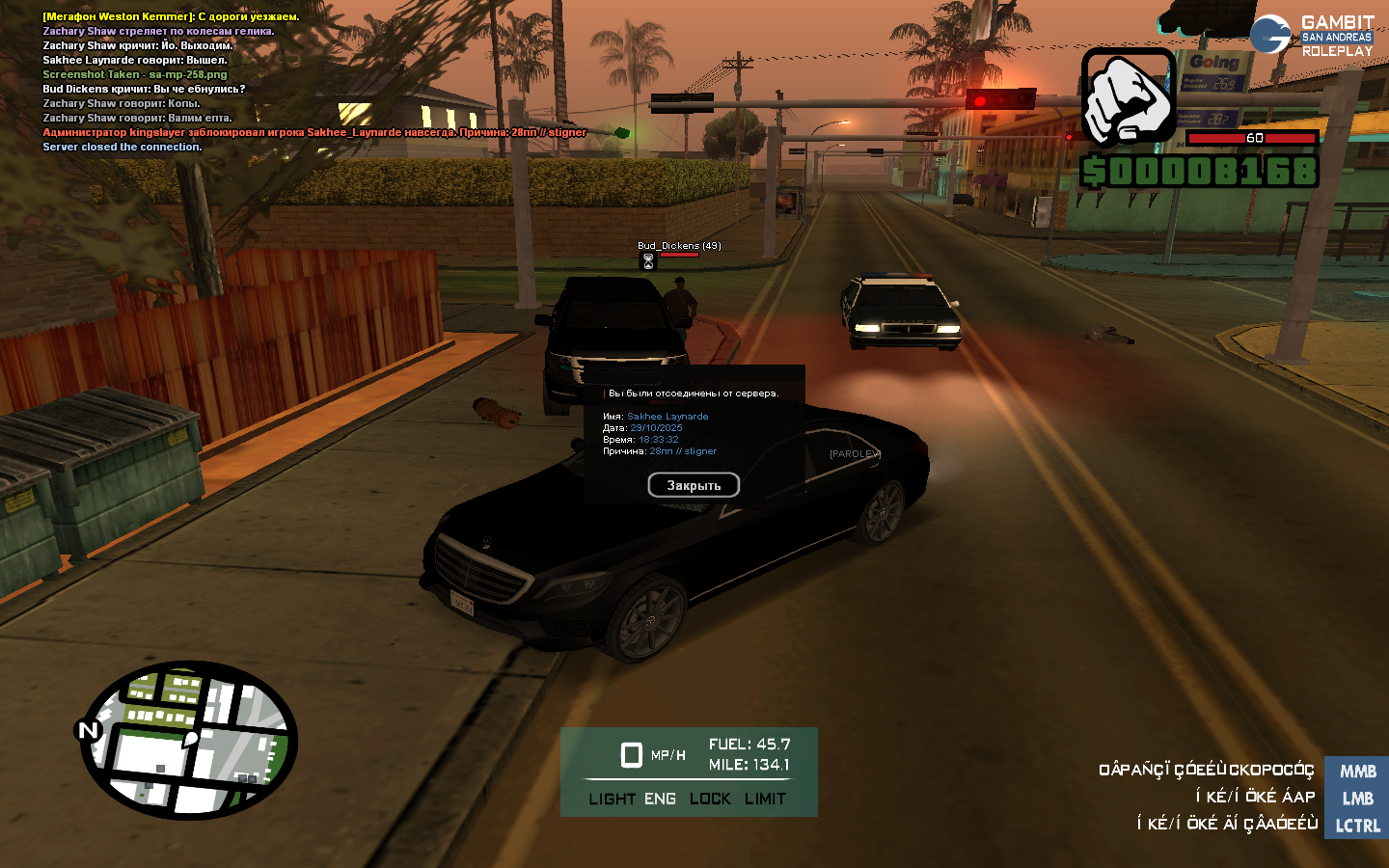Select the fist weapon icon
This screenshot has width=1389, height=868.
[x=1129, y=97]
